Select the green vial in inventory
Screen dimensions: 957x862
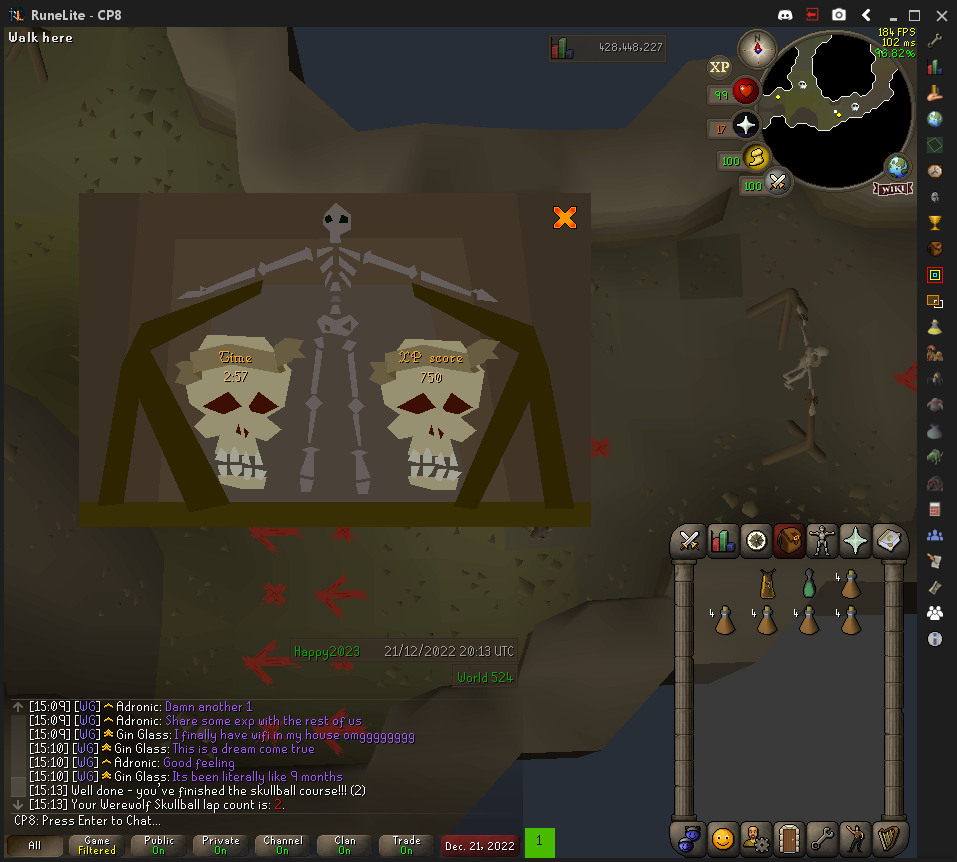coord(808,584)
